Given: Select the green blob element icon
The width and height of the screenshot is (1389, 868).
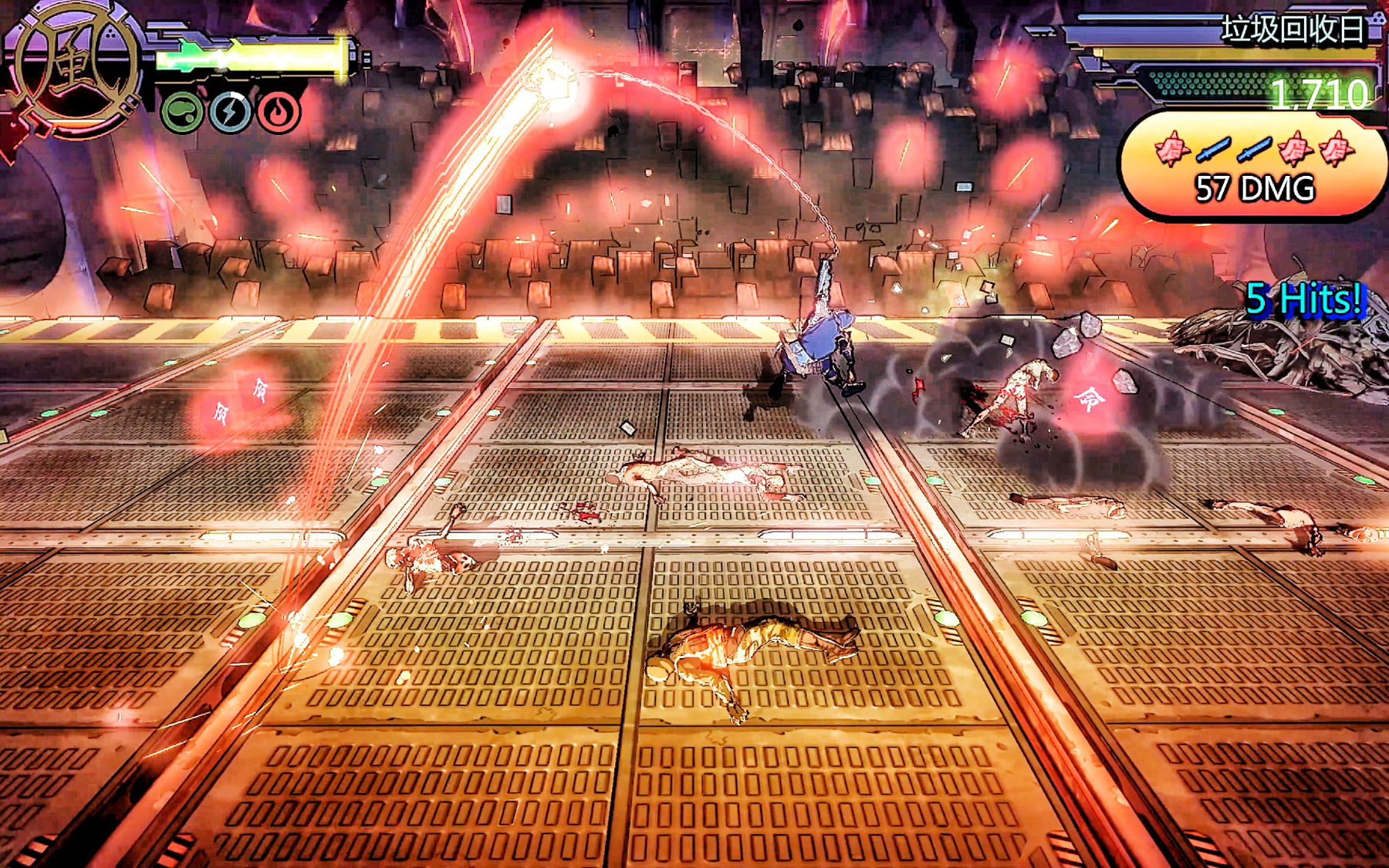Looking at the screenshot, I should (x=182, y=113).
